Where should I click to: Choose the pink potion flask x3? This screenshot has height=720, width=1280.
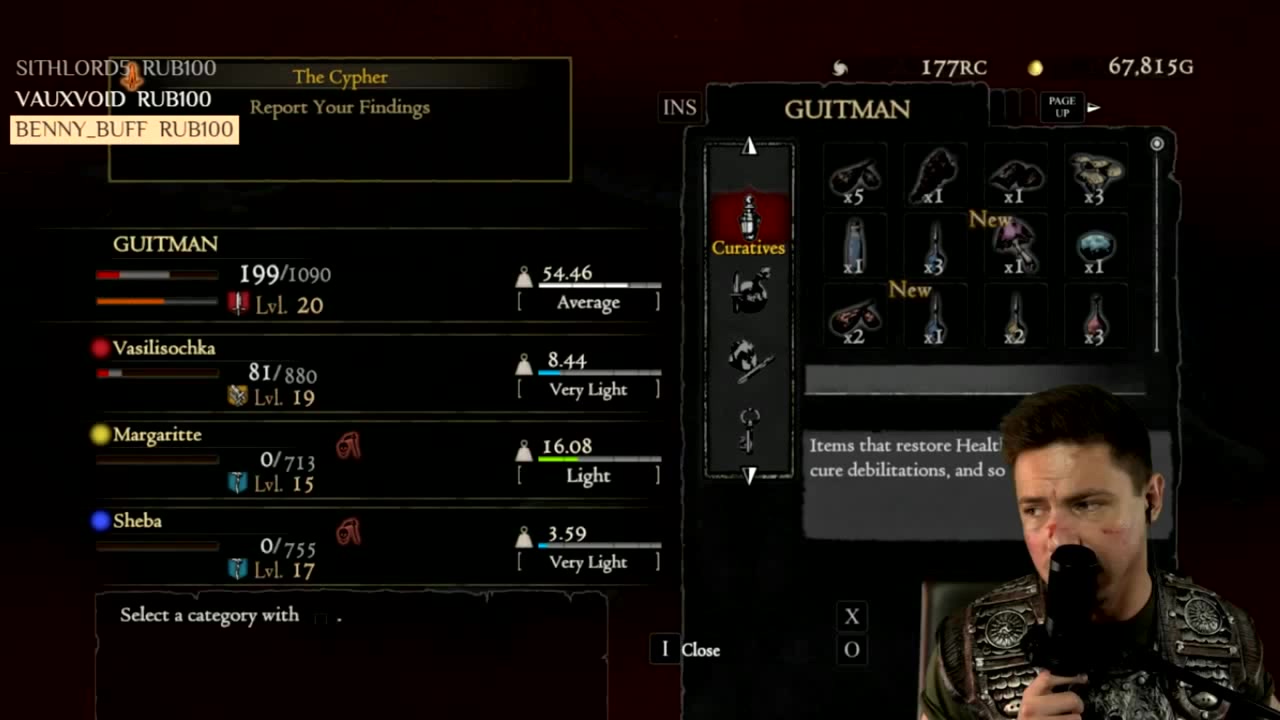(1094, 318)
